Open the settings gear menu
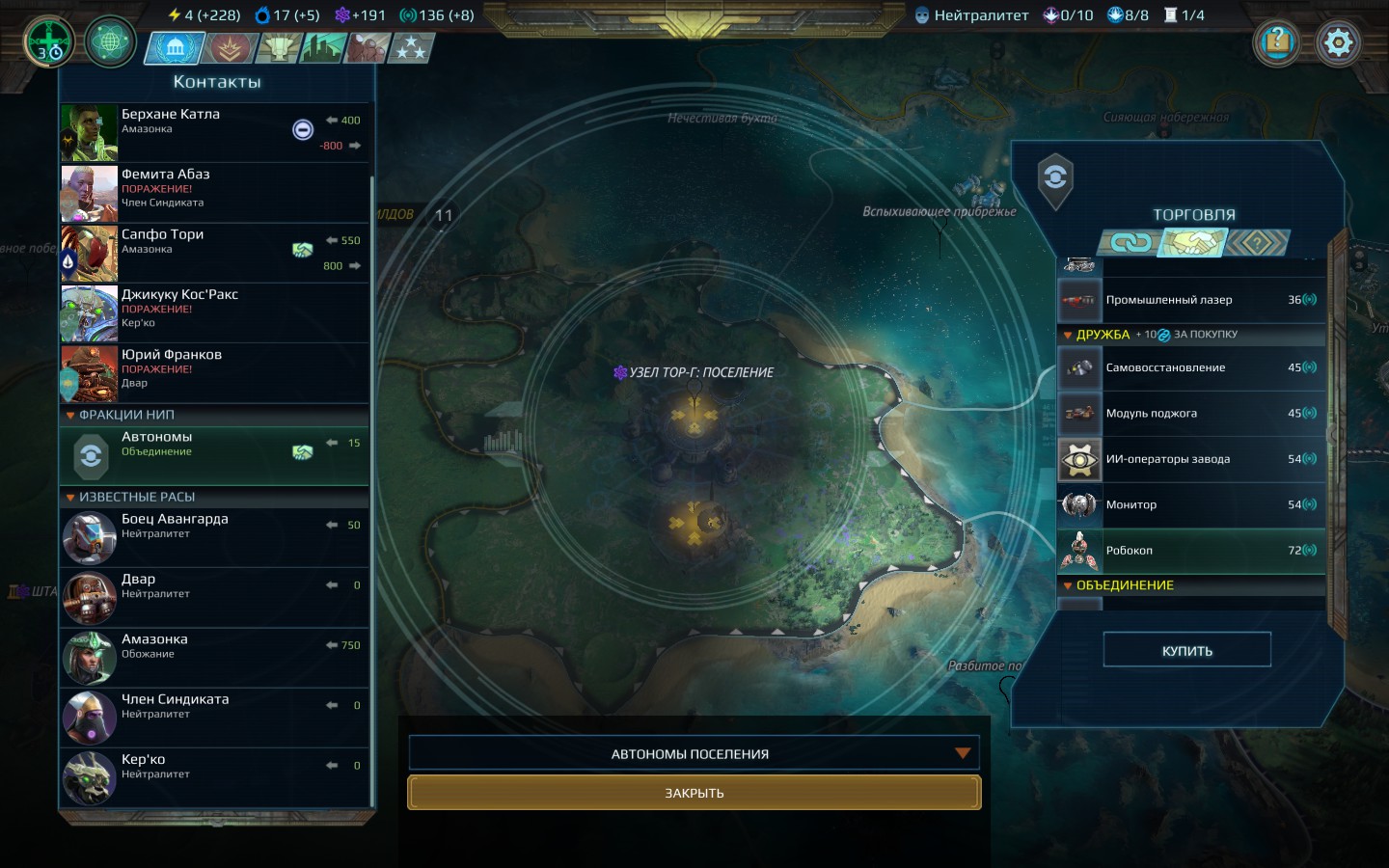 (x=1338, y=43)
